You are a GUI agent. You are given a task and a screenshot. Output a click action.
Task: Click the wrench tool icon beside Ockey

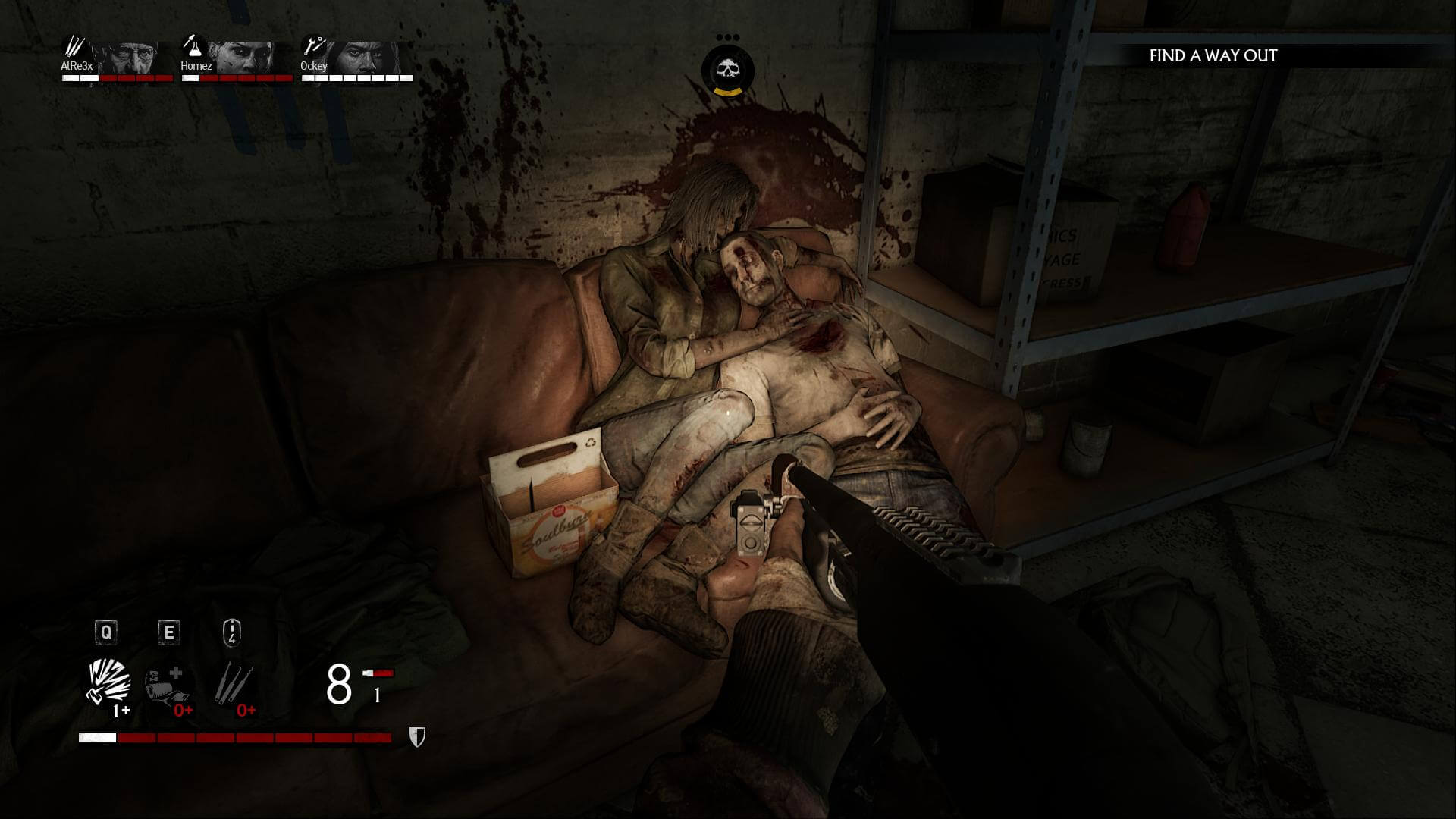(312, 46)
